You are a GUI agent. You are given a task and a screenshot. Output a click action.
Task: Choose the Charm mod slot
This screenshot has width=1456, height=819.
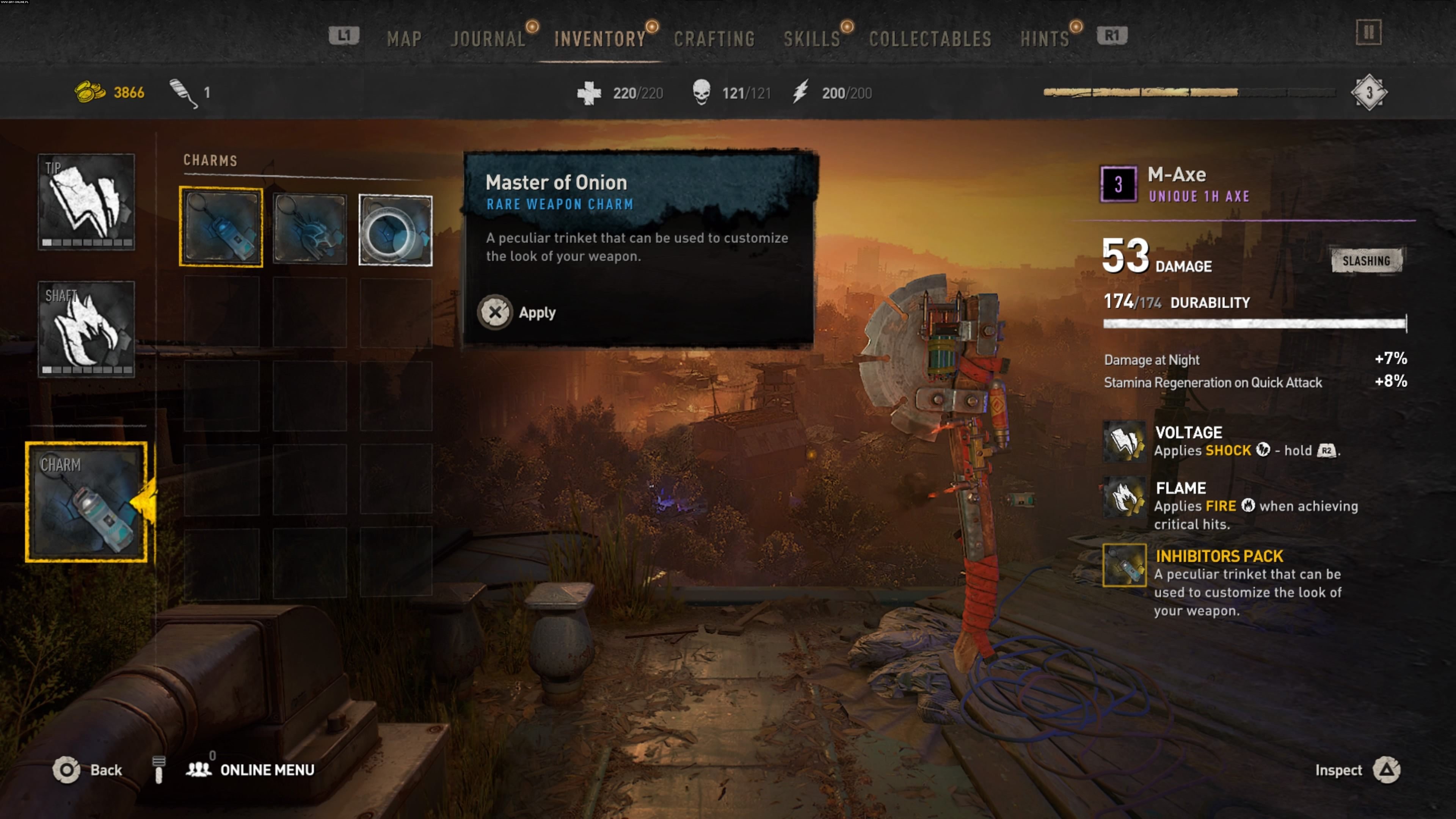[86, 502]
